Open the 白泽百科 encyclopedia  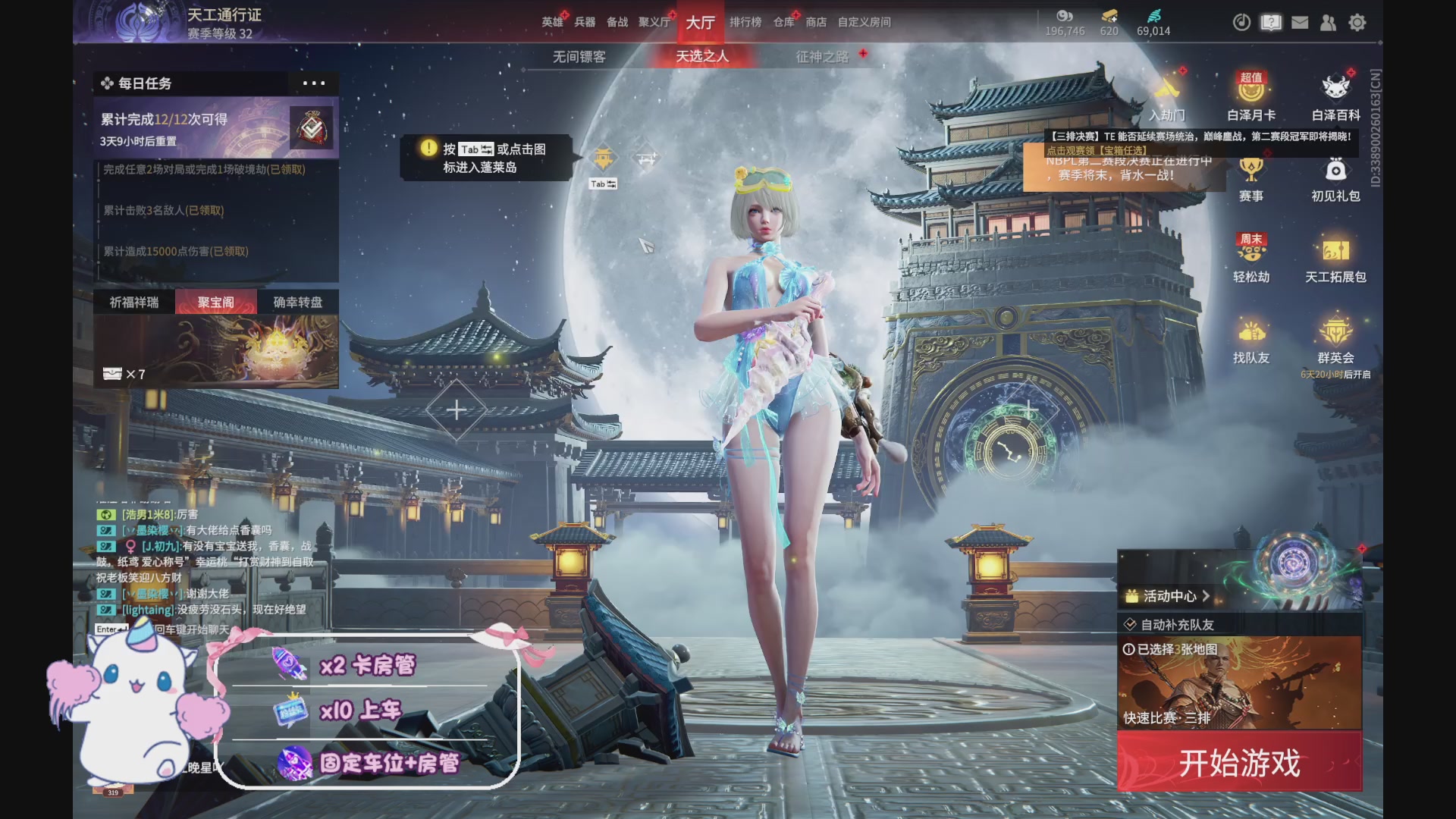tap(1335, 97)
